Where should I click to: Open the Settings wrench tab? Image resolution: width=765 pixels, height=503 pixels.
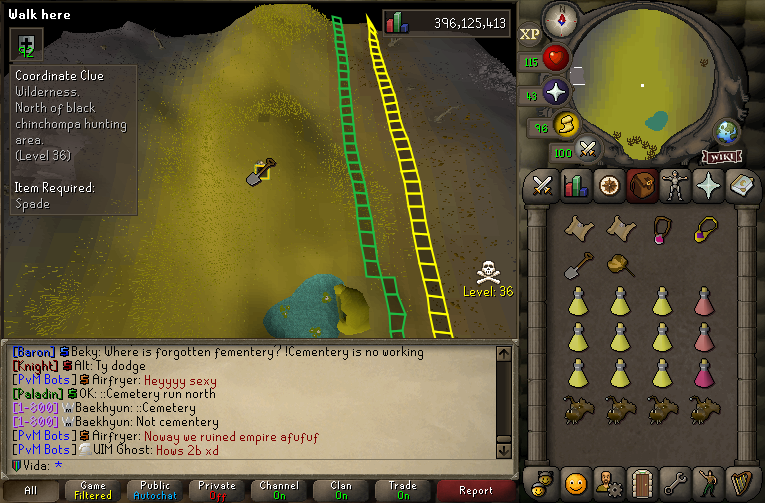point(674,482)
